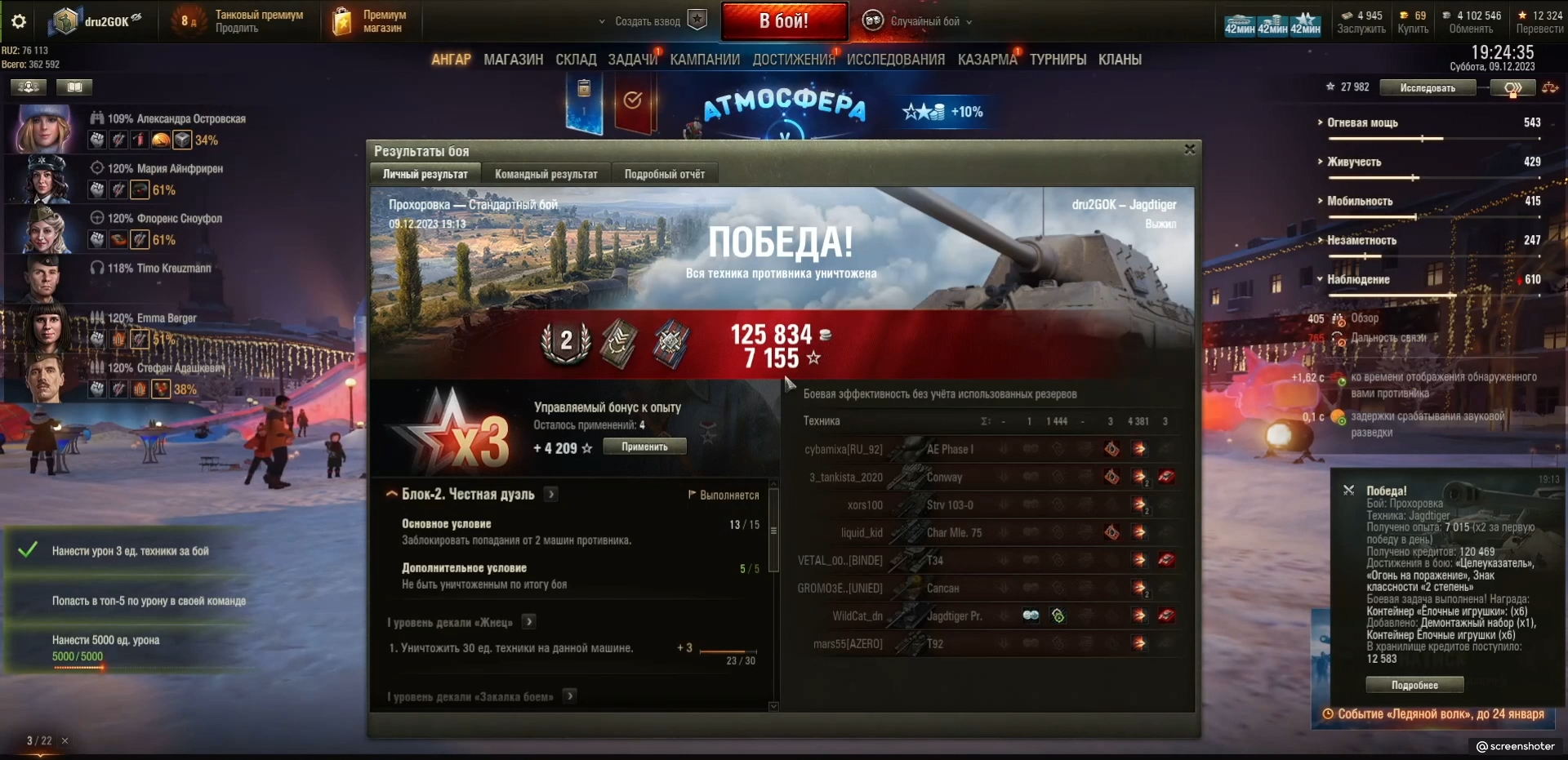Open the КЛАНЫ menu
Screen dimensions: 1568x760
point(1120,60)
